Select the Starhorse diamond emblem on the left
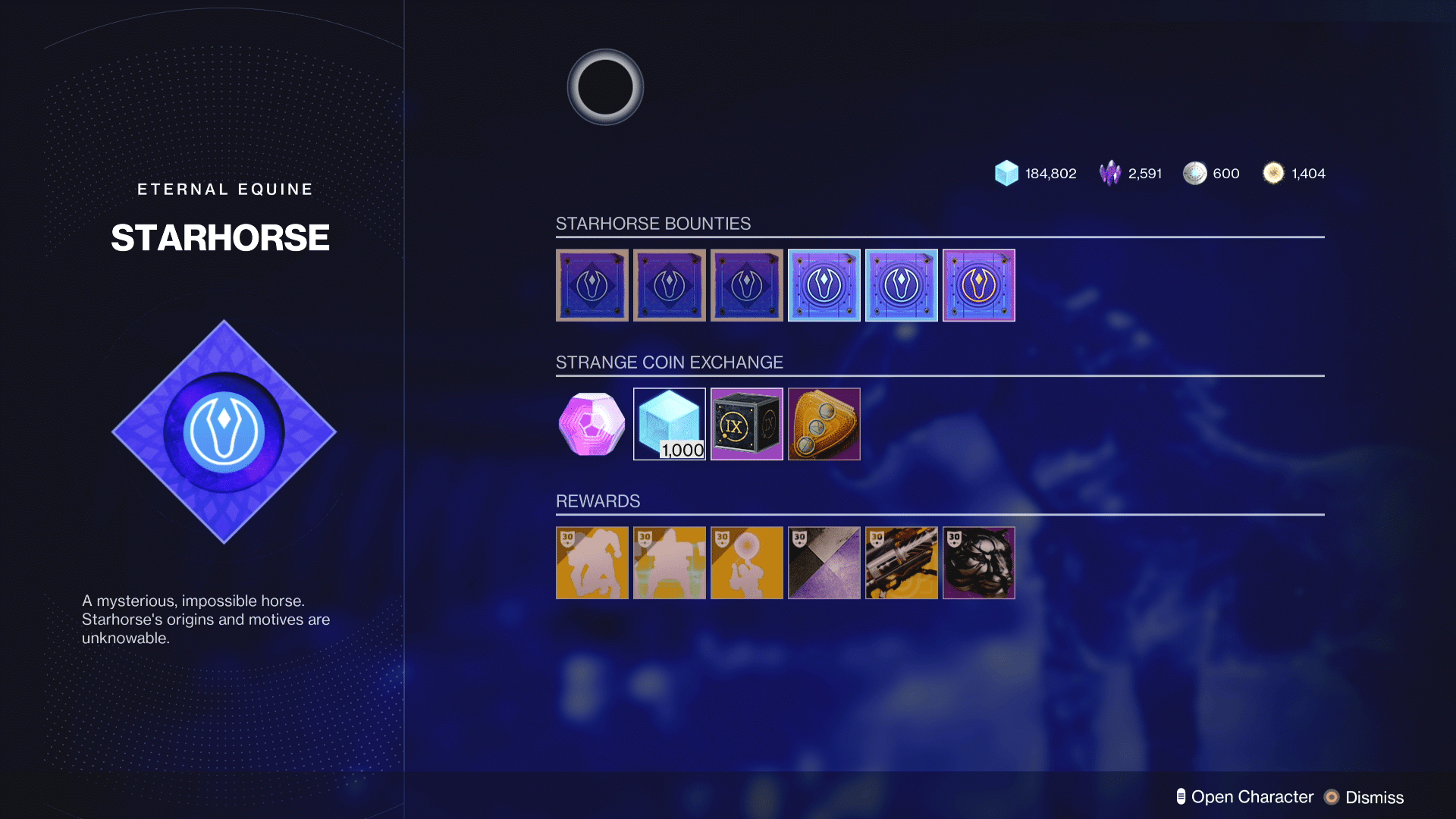 click(223, 432)
